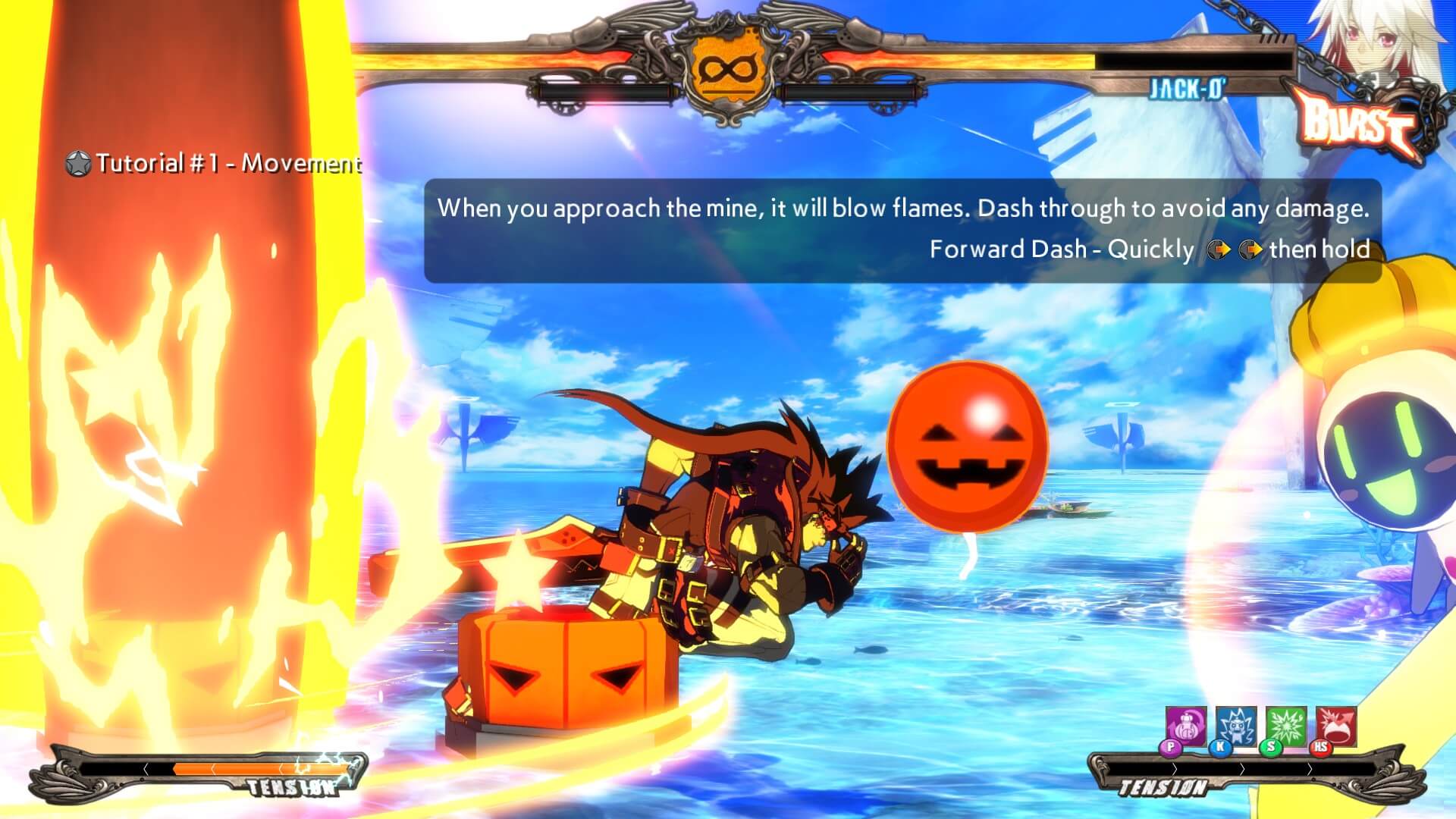
Task: Click the round servant robot on the right
Action: tap(1390, 455)
